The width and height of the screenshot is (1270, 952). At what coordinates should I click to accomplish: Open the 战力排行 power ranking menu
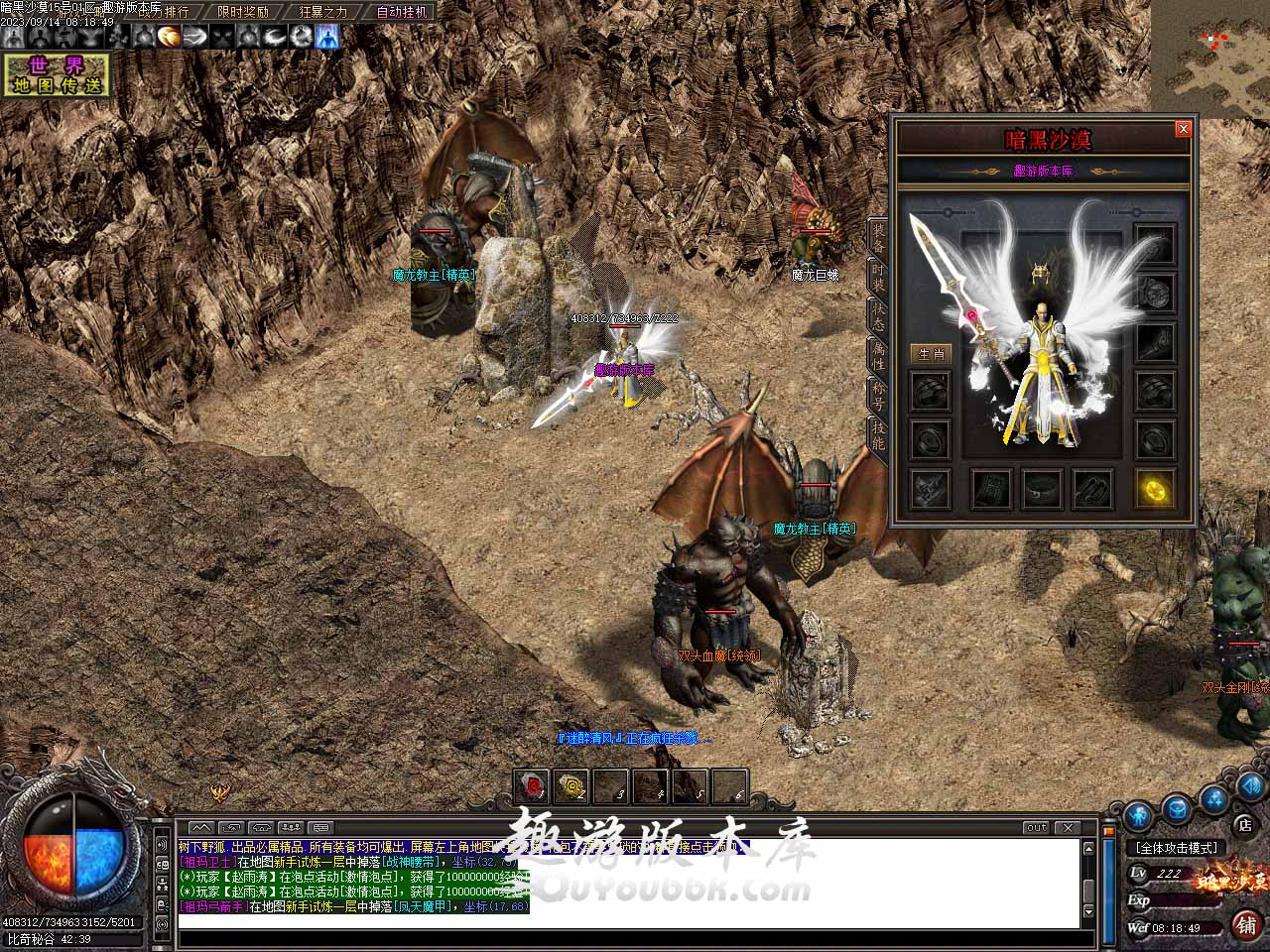pyautogui.click(x=163, y=12)
